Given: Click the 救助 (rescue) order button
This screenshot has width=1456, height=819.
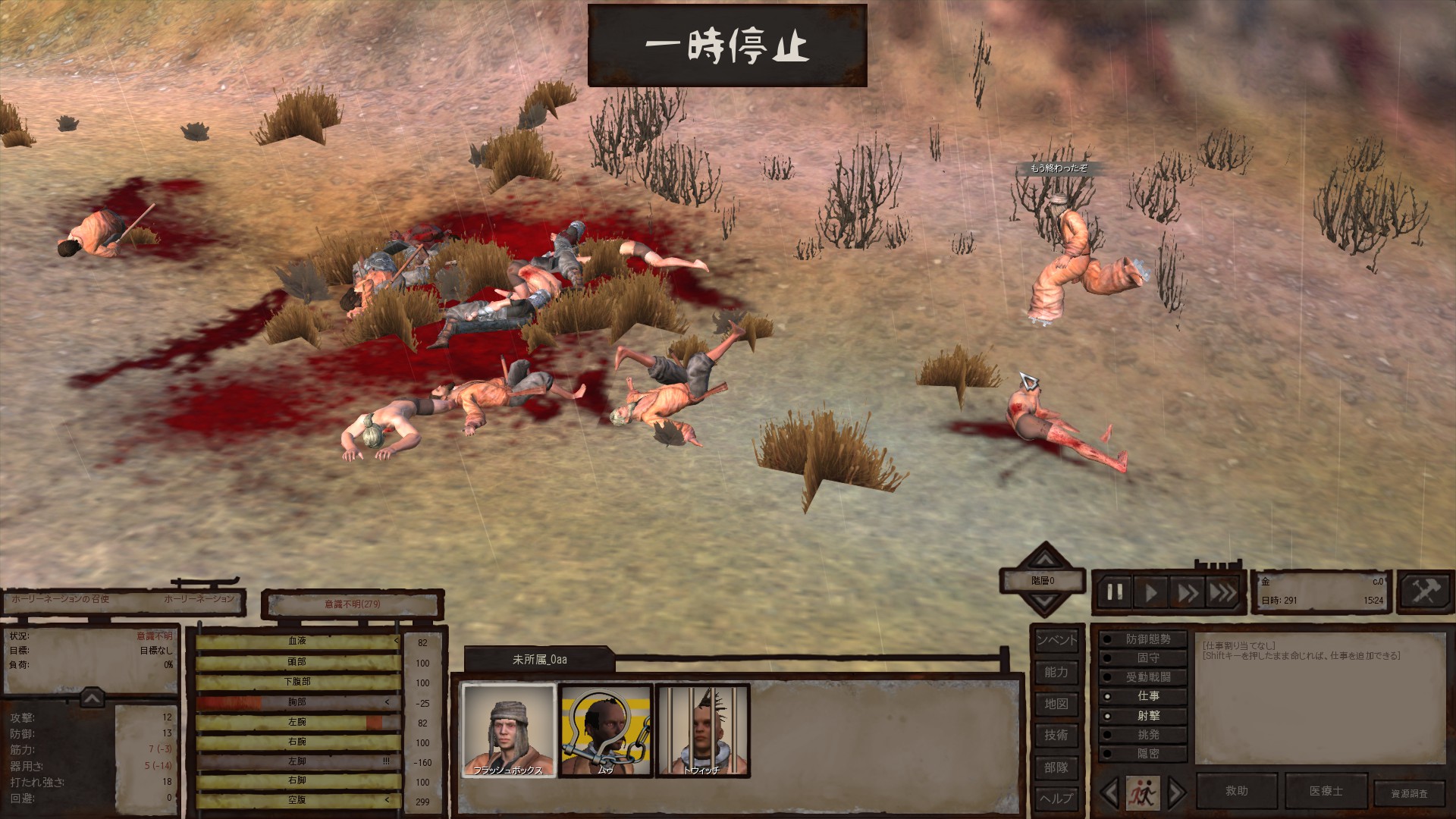Looking at the screenshot, I should (1237, 791).
